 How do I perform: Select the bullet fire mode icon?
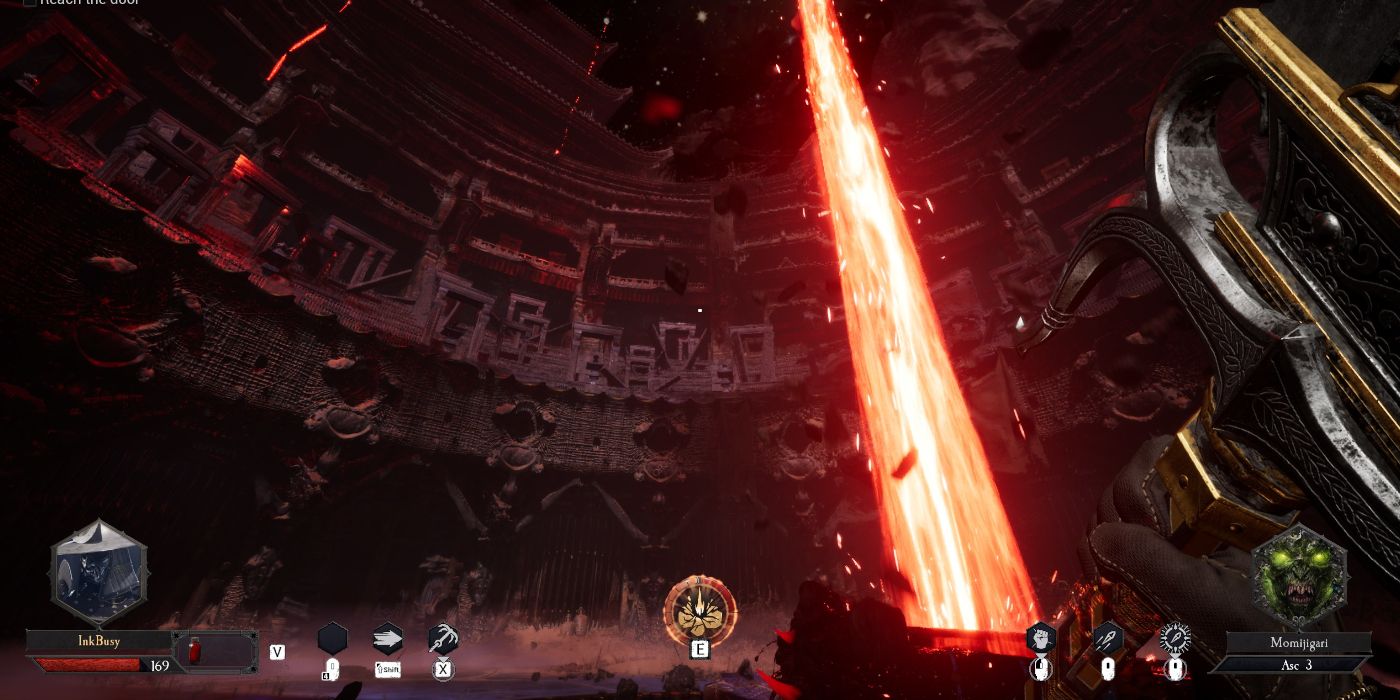click(1107, 637)
